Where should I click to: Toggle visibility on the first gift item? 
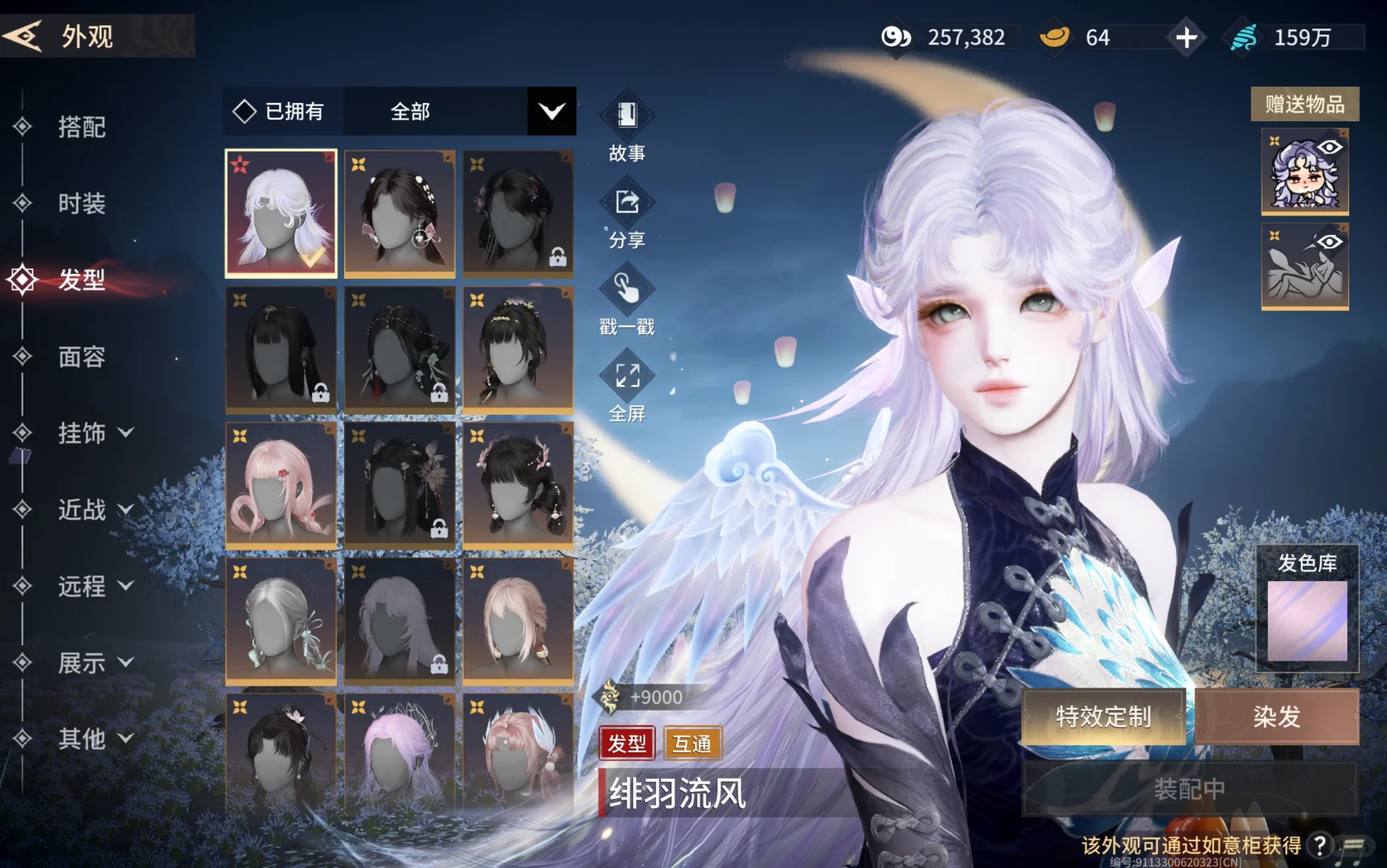(x=1329, y=149)
